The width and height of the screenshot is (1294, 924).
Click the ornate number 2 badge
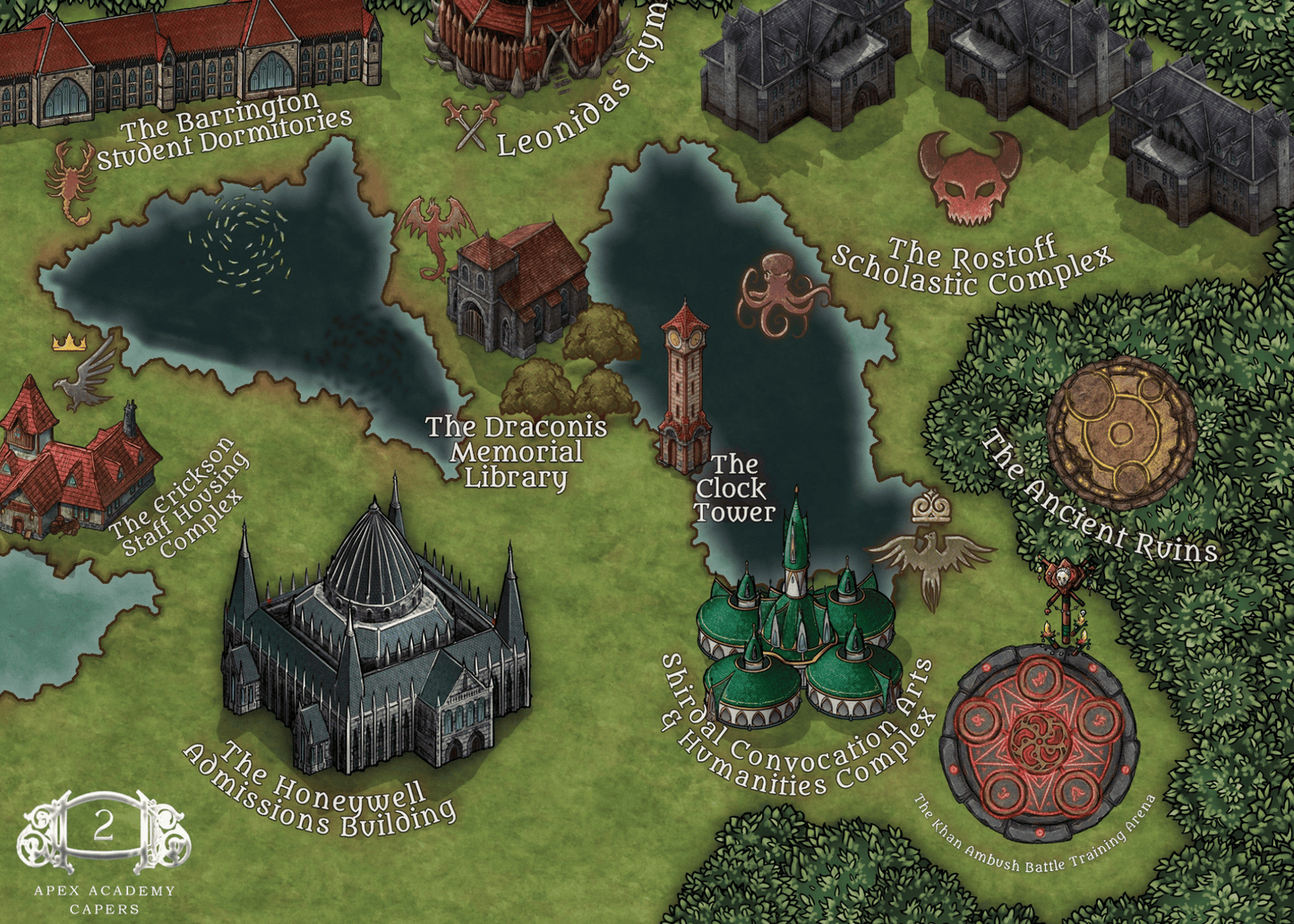[104, 828]
